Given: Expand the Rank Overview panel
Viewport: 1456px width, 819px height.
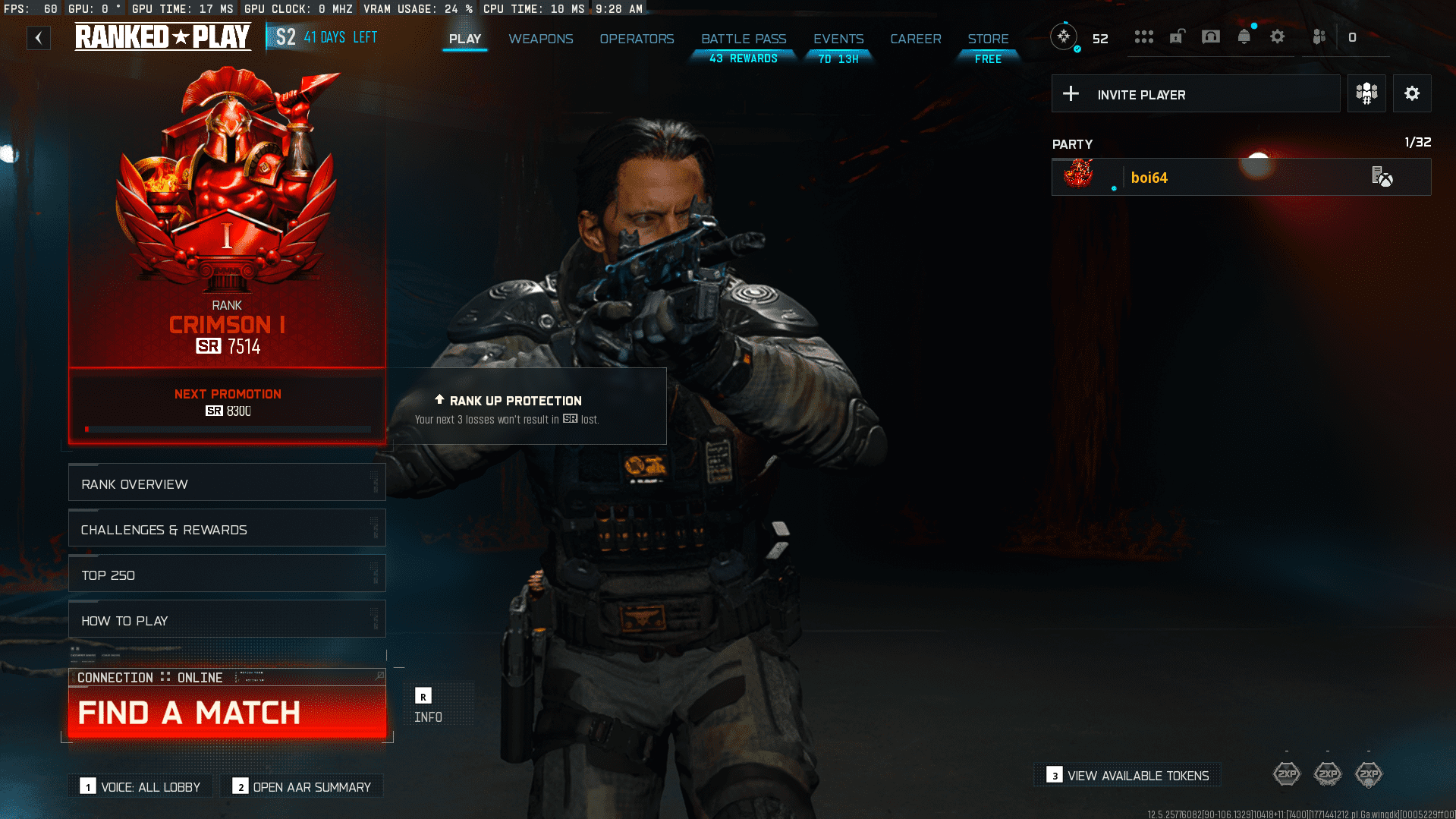Looking at the screenshot, I should 226,484.
